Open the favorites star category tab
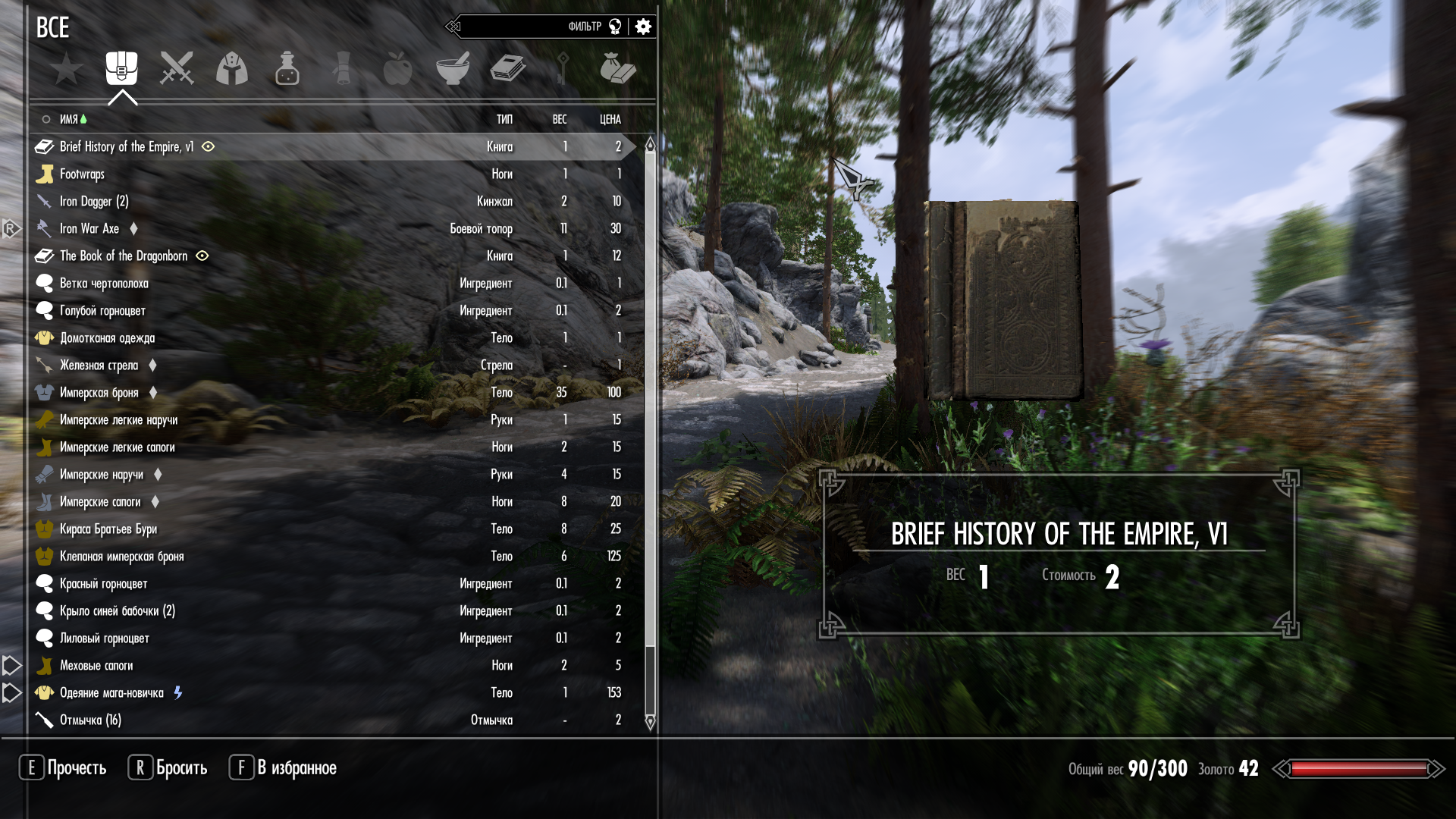 (x=67, y=69)
